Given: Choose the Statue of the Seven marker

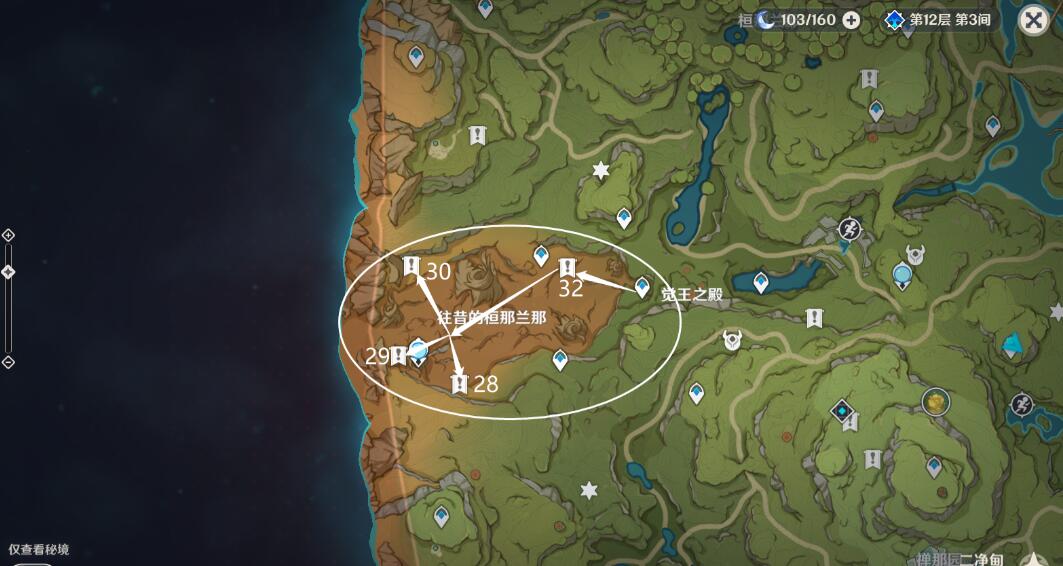Looking at the screenshot, I should click(x=902, y=273).
